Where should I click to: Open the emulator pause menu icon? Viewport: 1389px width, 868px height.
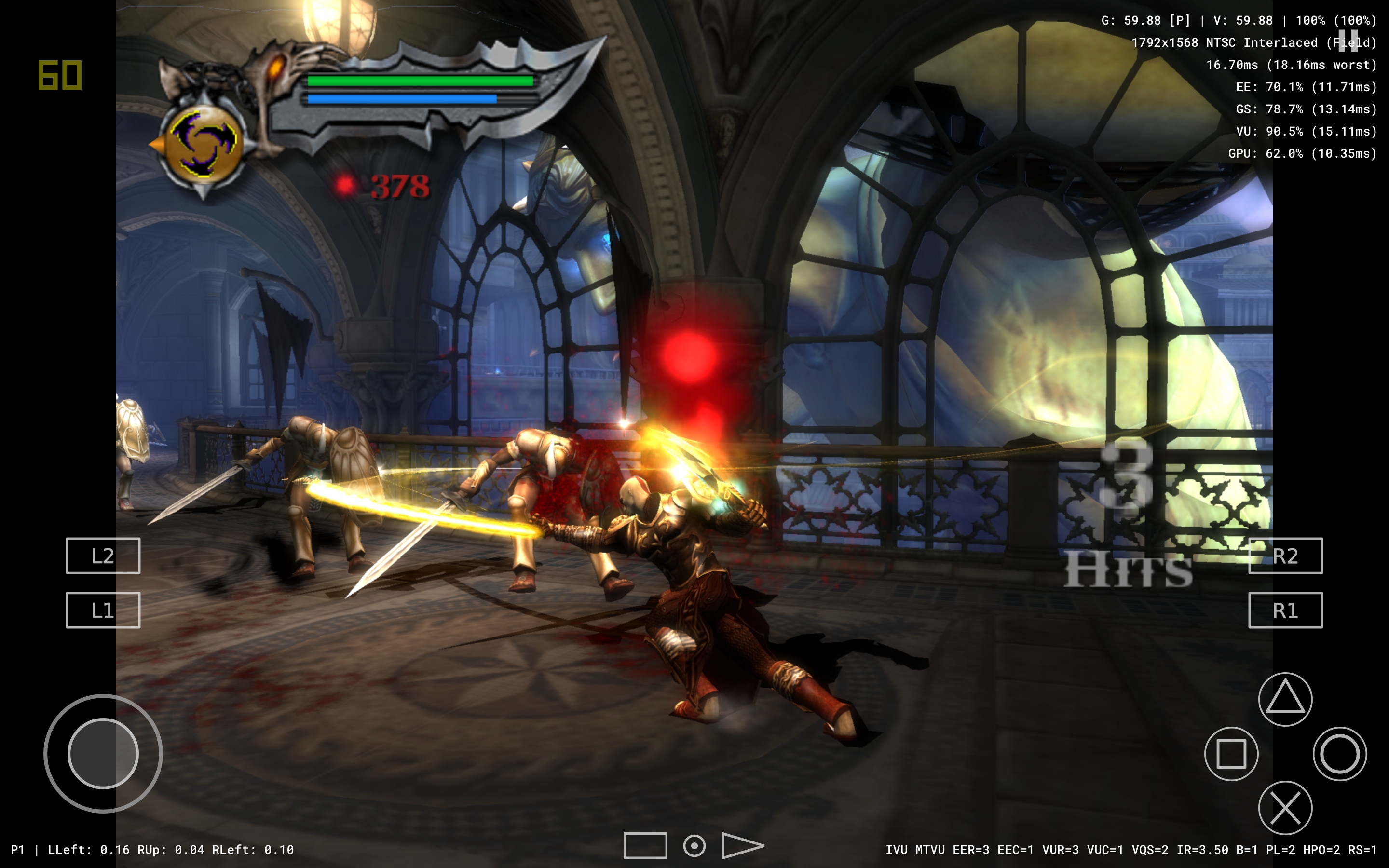pos(1347,41)
